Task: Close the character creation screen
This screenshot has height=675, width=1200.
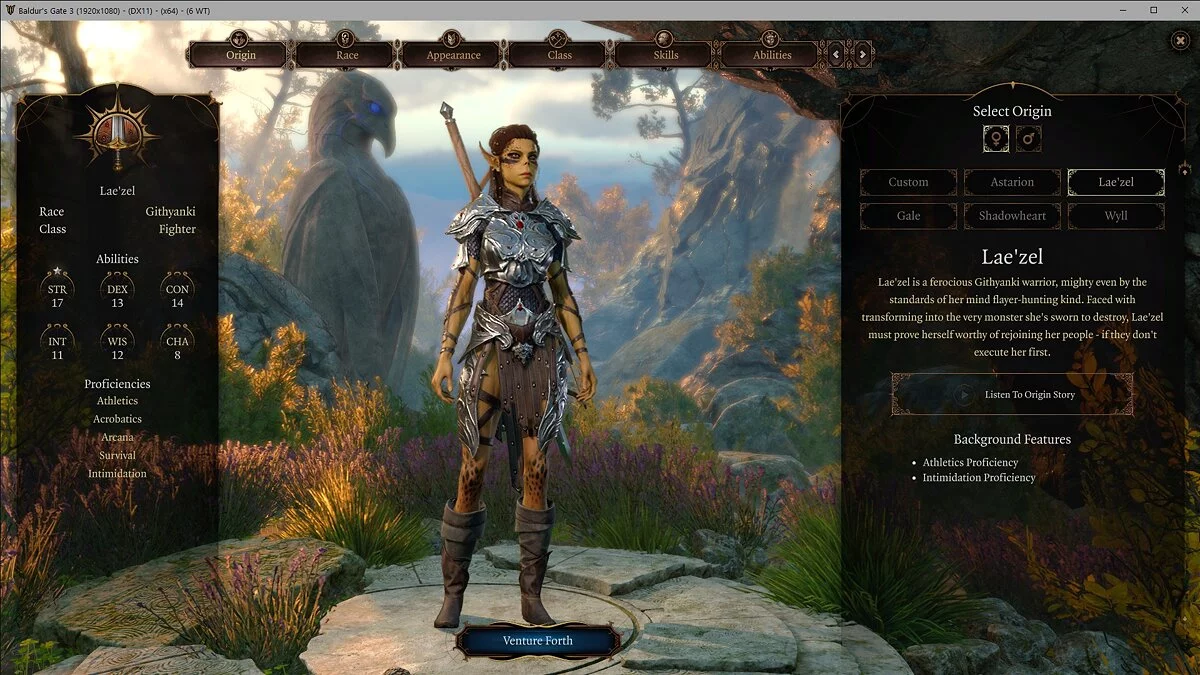Action: pos(1180,40)
